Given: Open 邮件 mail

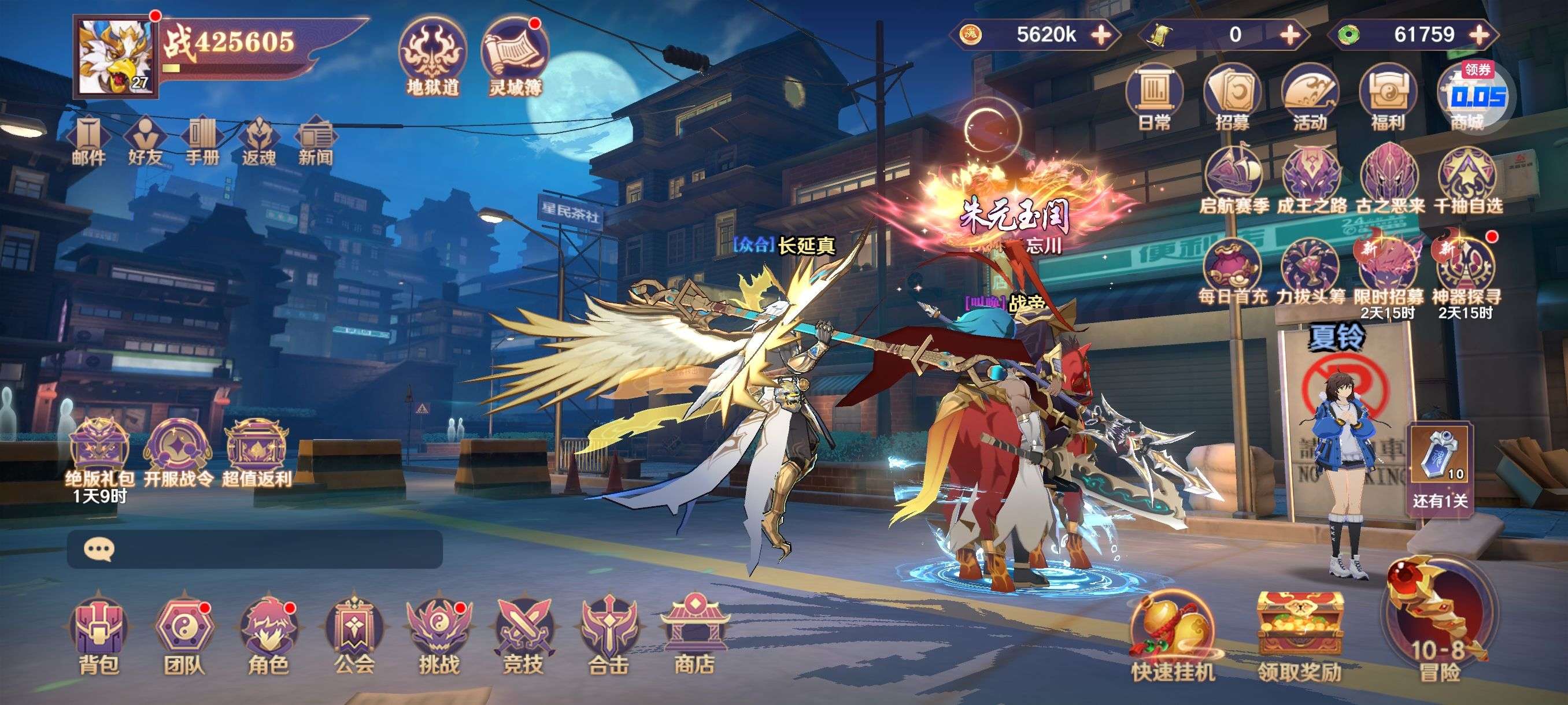Looking at the screenshot, I should (x=89, y=141).
